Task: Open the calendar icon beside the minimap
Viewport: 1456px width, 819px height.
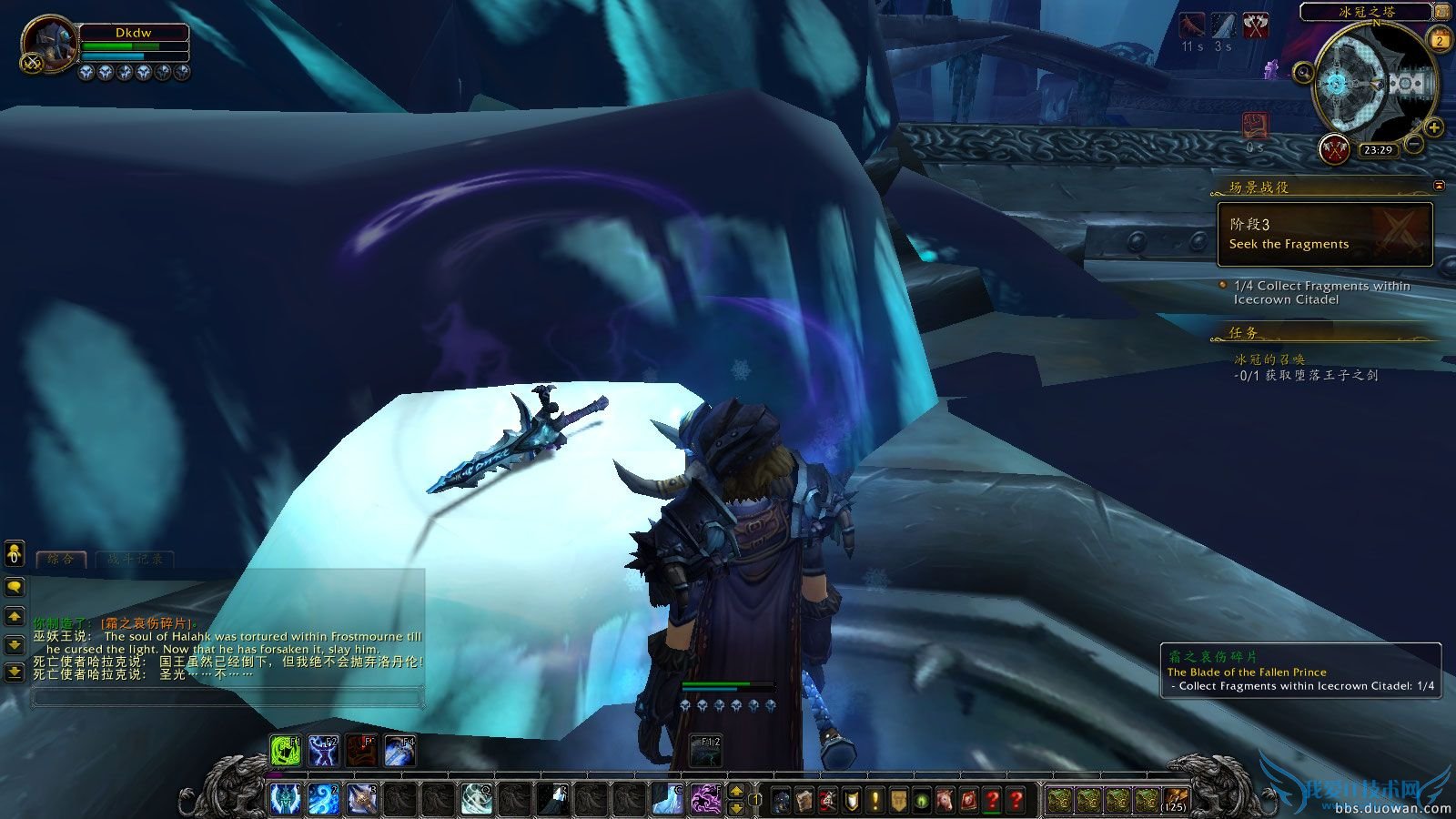Action: 1440,39
